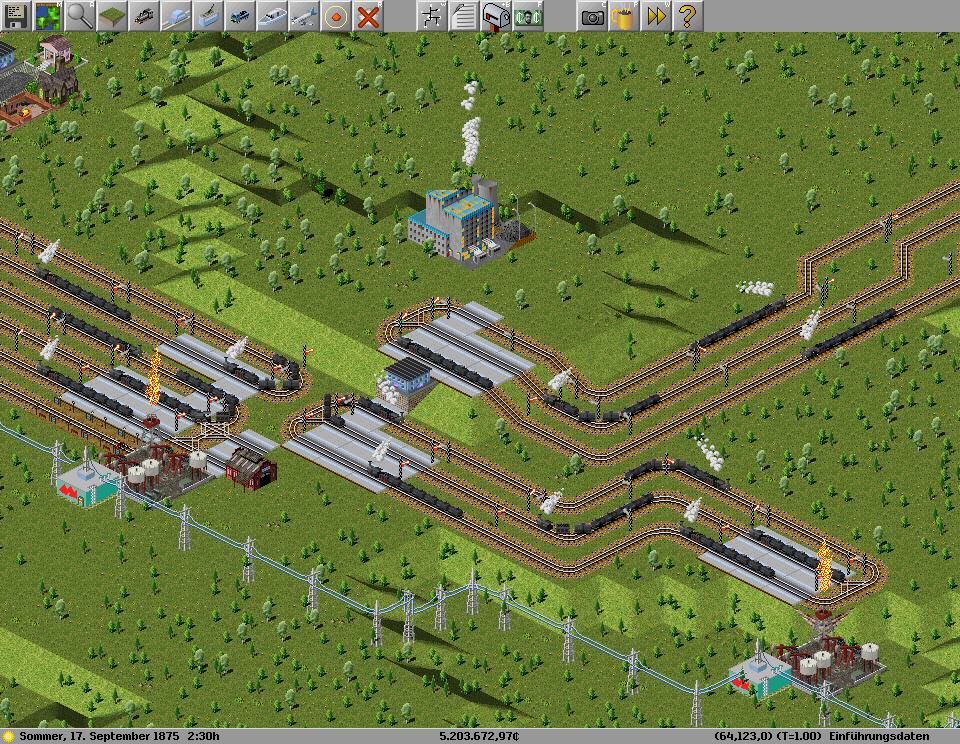Toggle fast forward speed

(656, 16)
